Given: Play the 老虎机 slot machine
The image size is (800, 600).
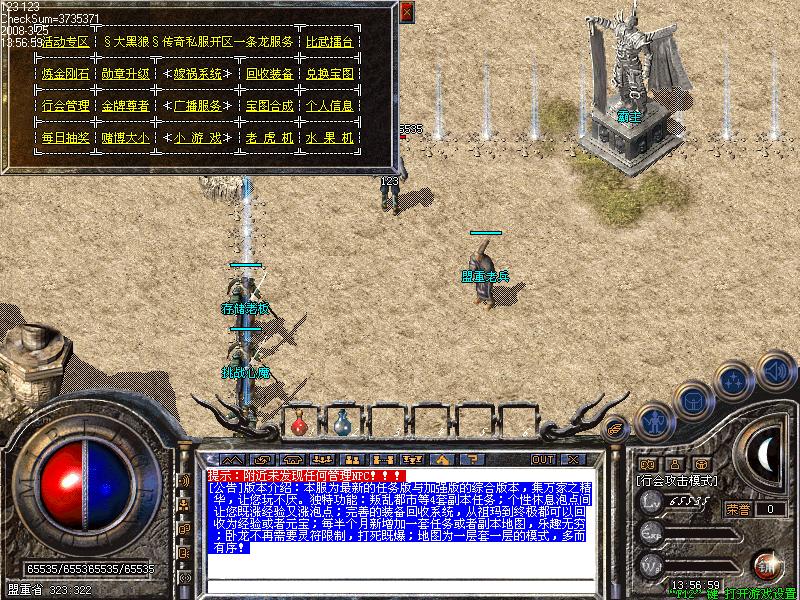Looking at the screenshot, I should pyautogui.click(x=269, y=137).
